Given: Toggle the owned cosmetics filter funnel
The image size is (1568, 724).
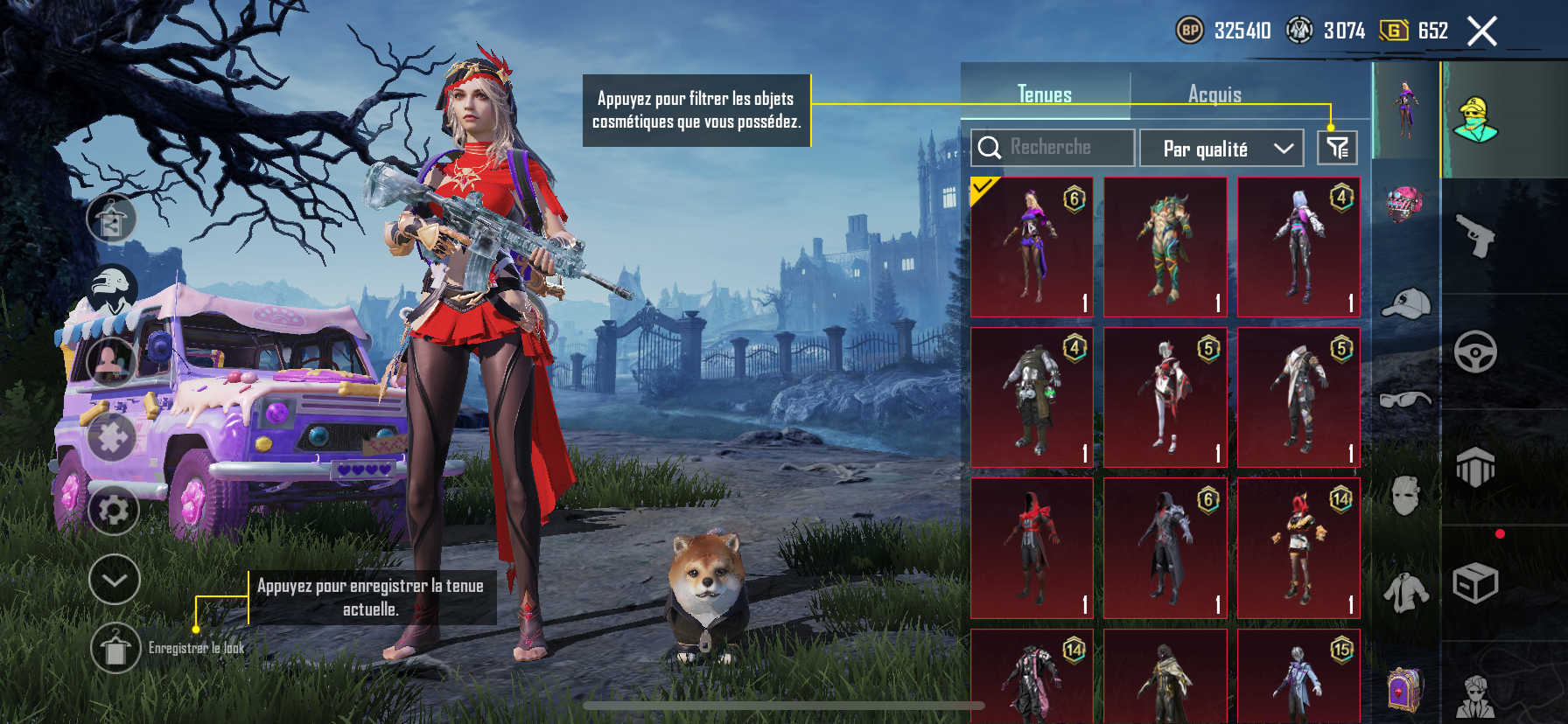Looking at the screenshot, I should coord(1337,148).
